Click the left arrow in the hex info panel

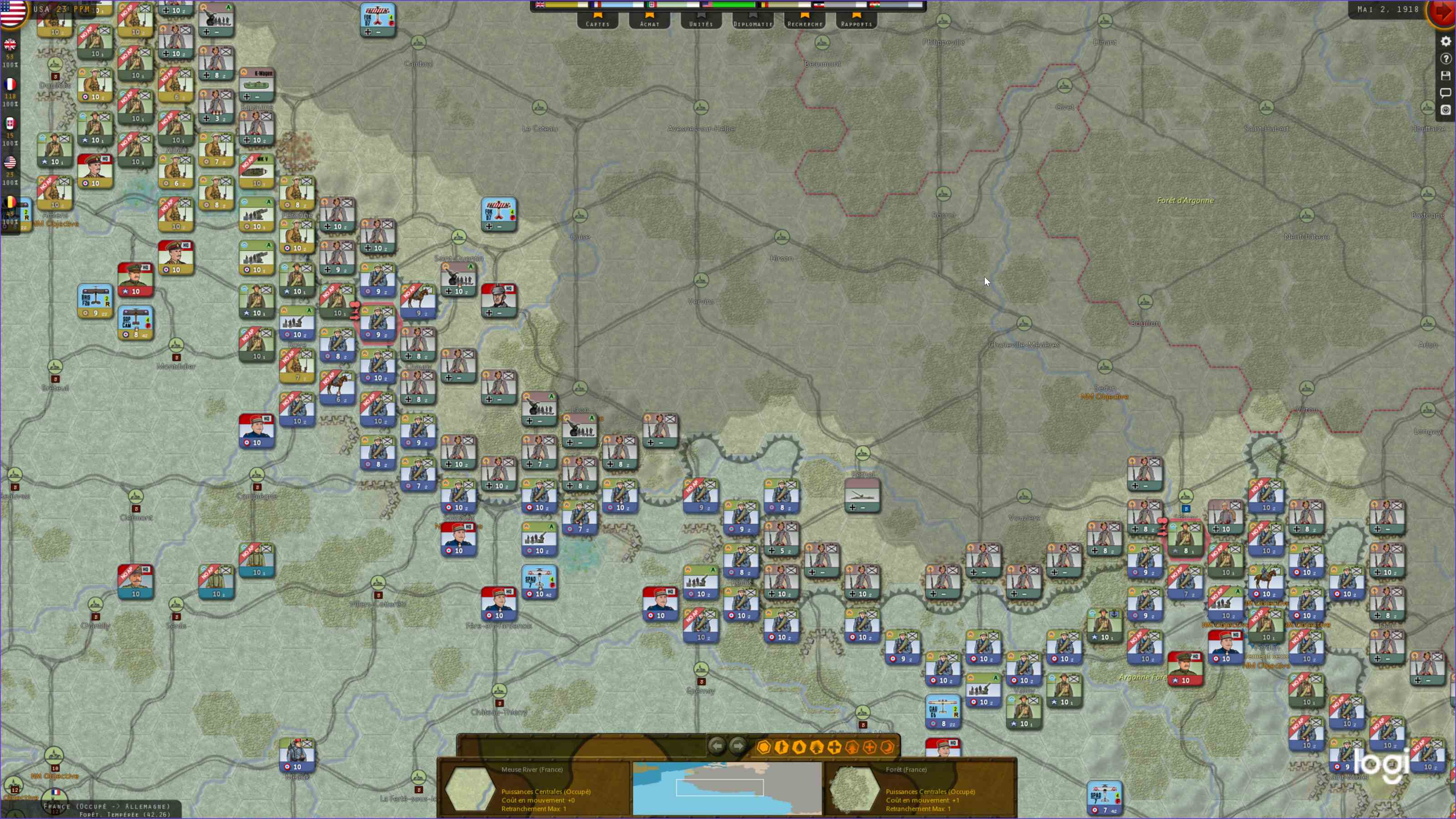pyautogui.click(x=717, y=746)
